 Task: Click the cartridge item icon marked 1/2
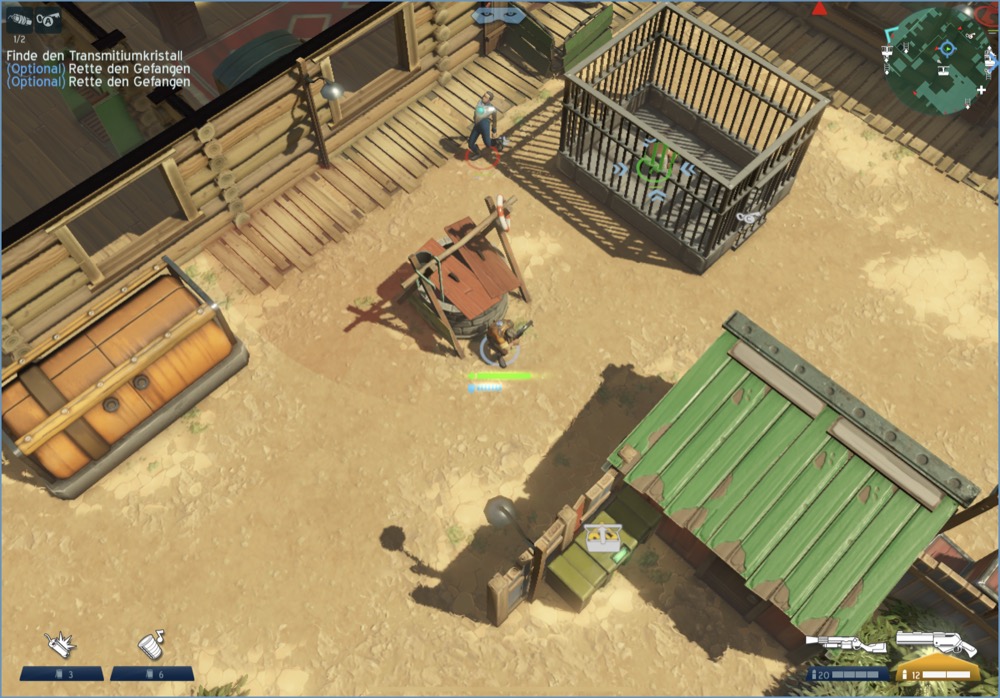coord(20,19)
